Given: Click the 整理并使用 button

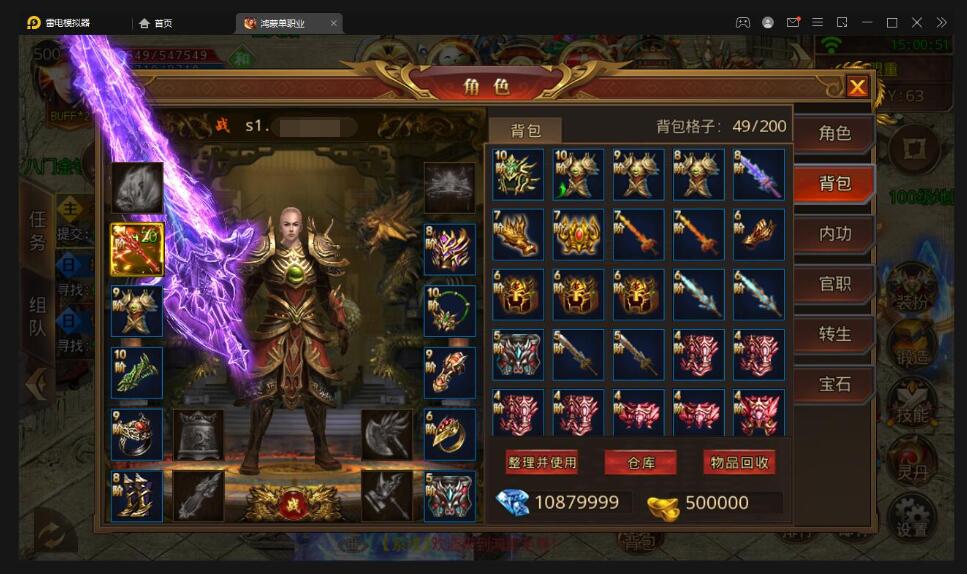Looking at the screenshot, I should (542, 462).
